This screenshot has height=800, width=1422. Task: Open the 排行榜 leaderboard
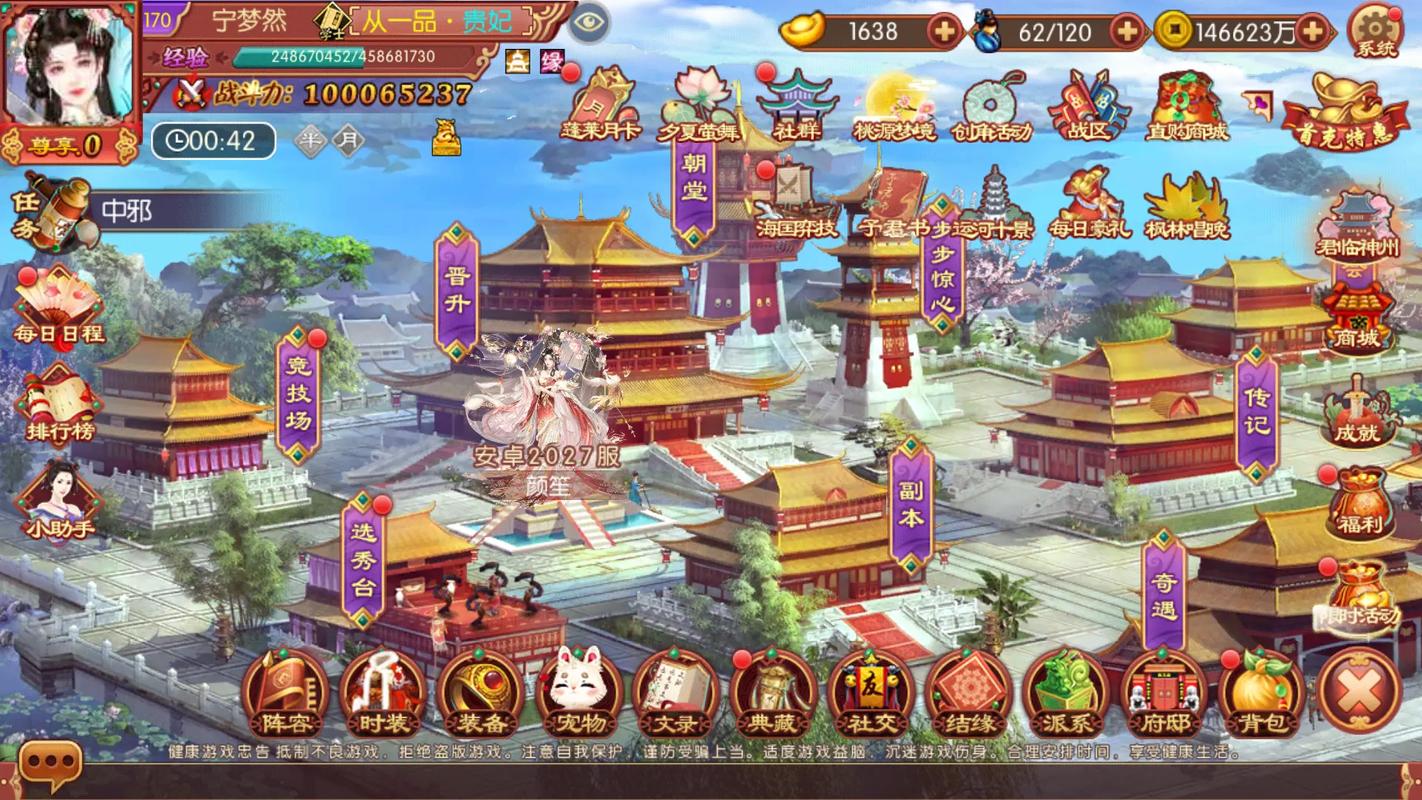59,405
